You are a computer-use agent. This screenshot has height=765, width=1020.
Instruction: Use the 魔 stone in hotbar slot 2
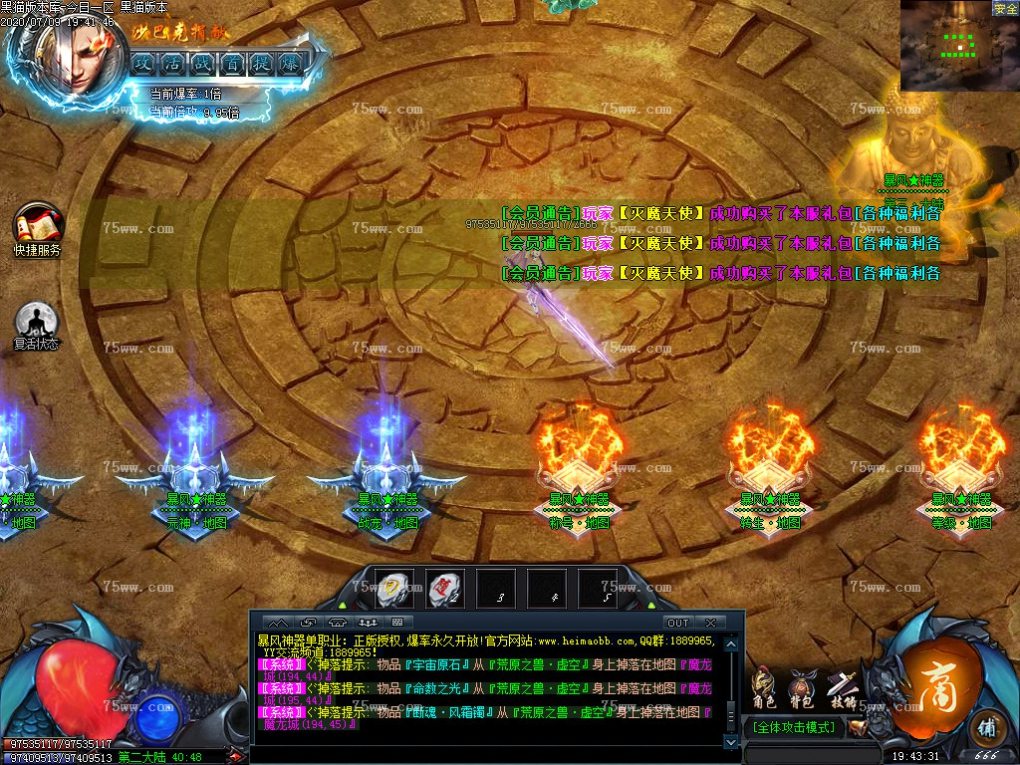445,588
